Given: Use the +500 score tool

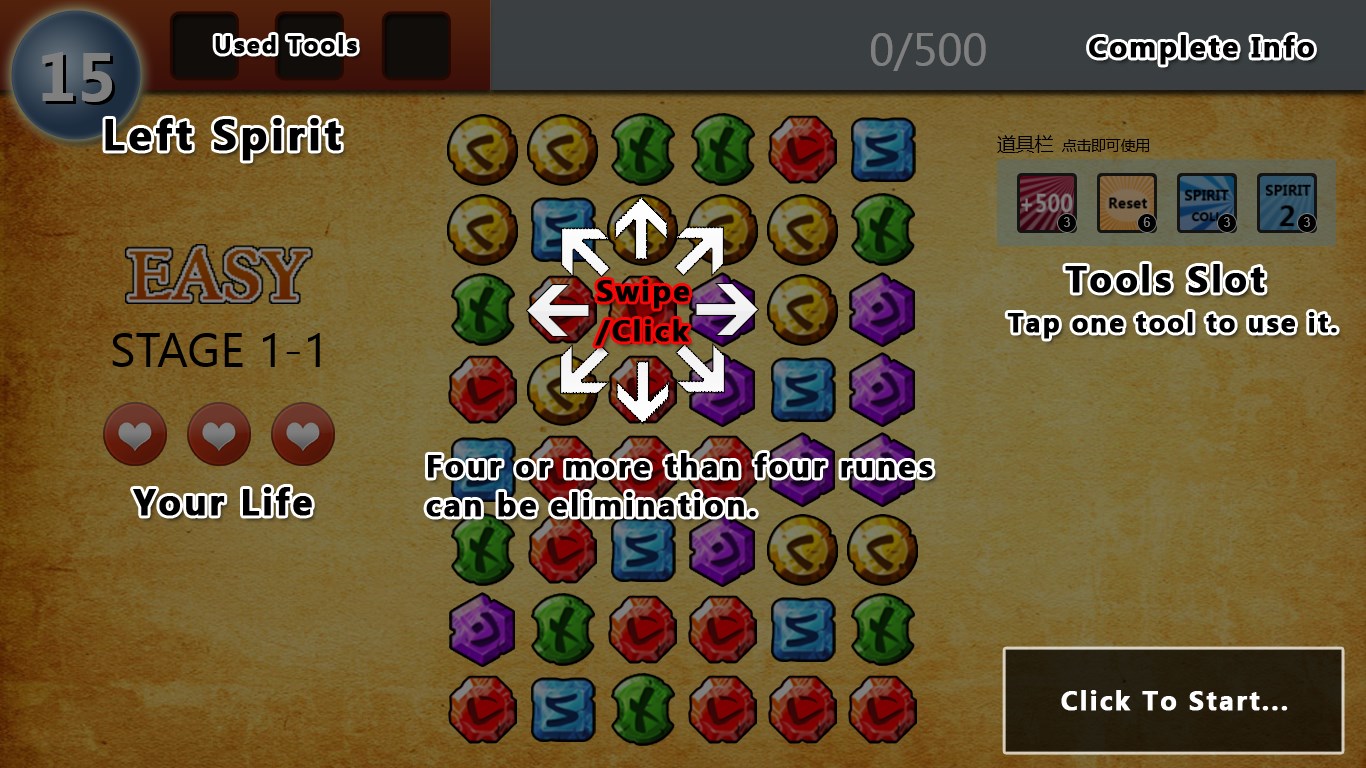Looking at the screenshot, I should click(x=1047, y=203).
